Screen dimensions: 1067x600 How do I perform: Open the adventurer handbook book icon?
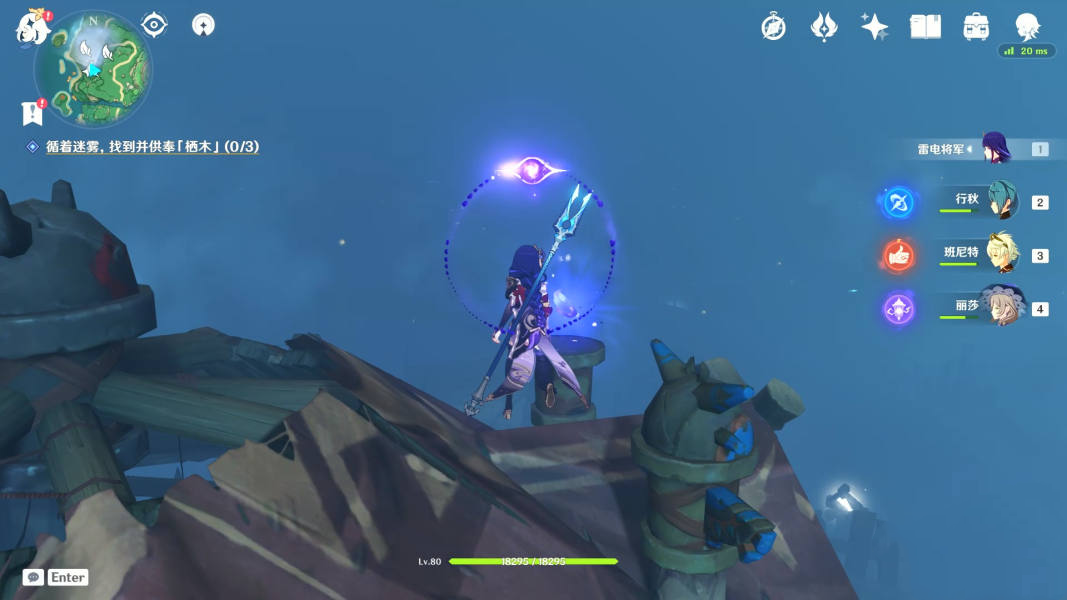click(x=925, y=27)
